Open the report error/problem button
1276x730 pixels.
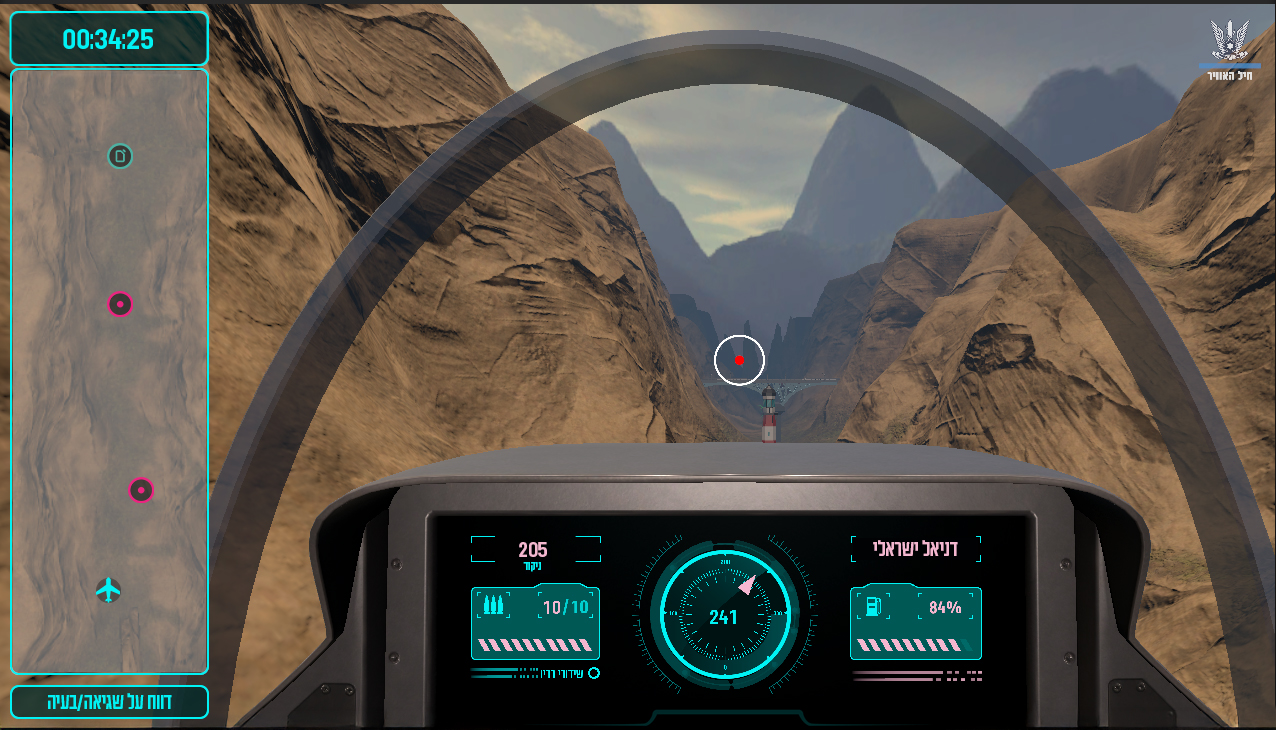(x=109, y=702)
